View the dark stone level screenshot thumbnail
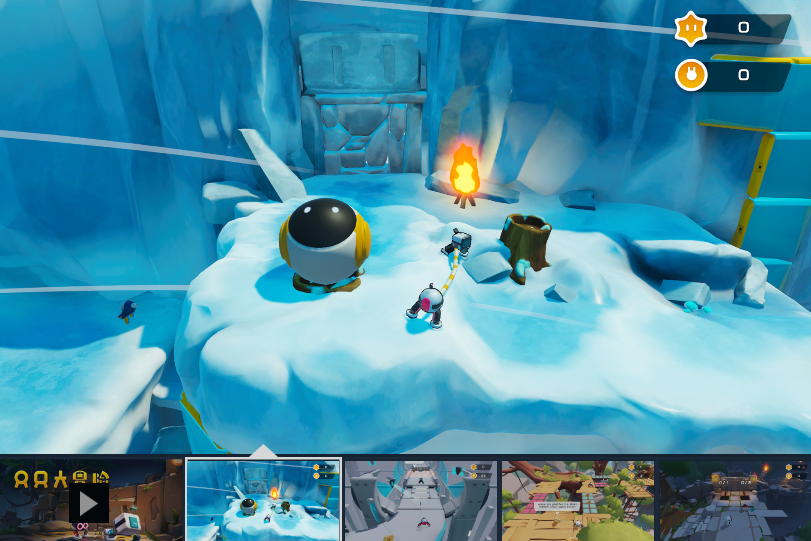Image resolution: width=811 pixels, height=541 pixels. point(734,500)
